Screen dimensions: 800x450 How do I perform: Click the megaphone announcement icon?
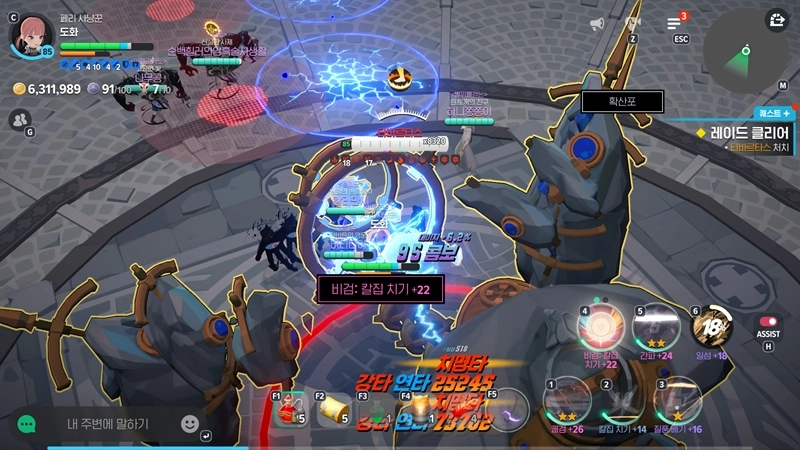[597, 23]
